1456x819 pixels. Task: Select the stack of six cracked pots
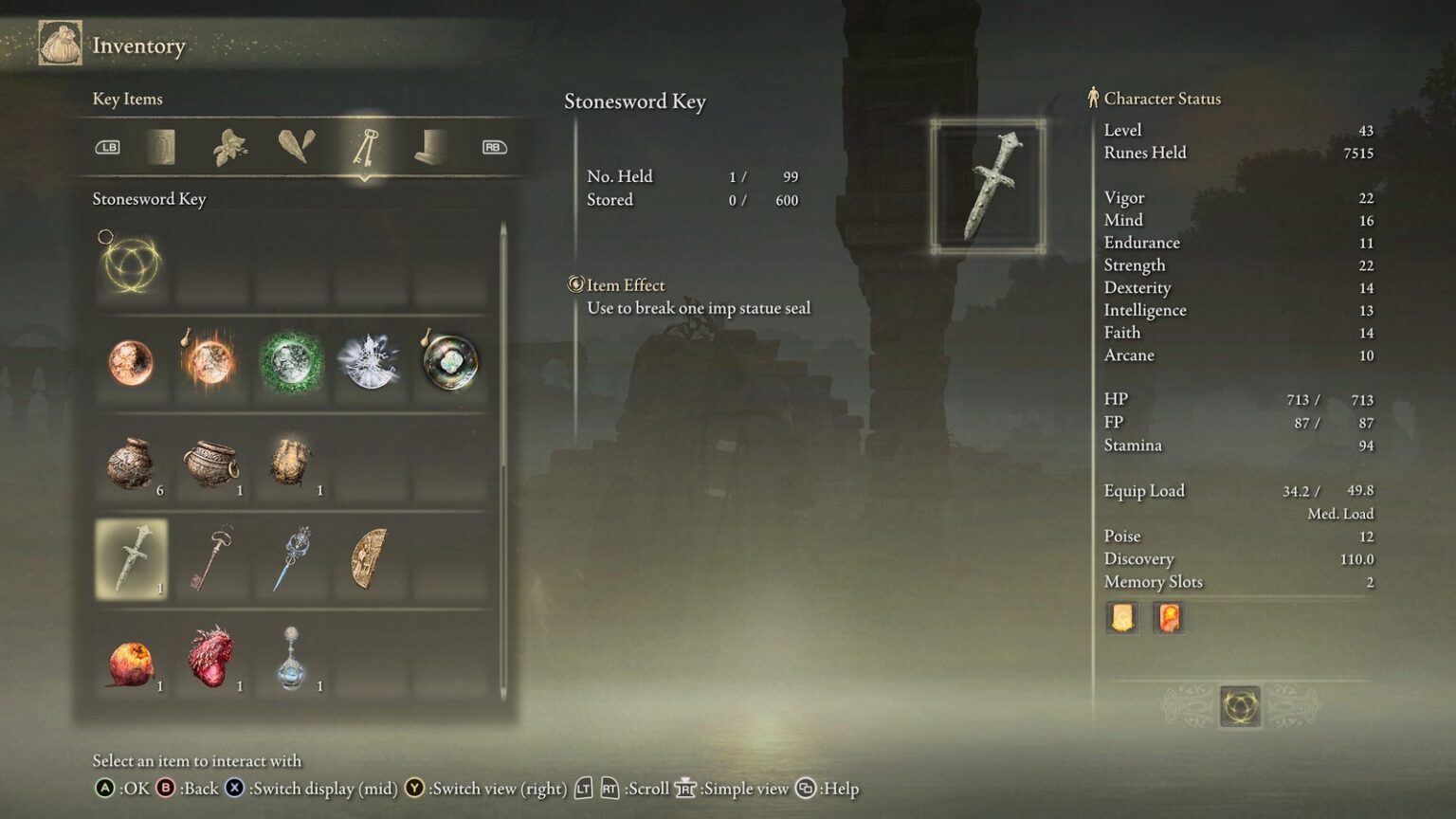tap(131, 464)
